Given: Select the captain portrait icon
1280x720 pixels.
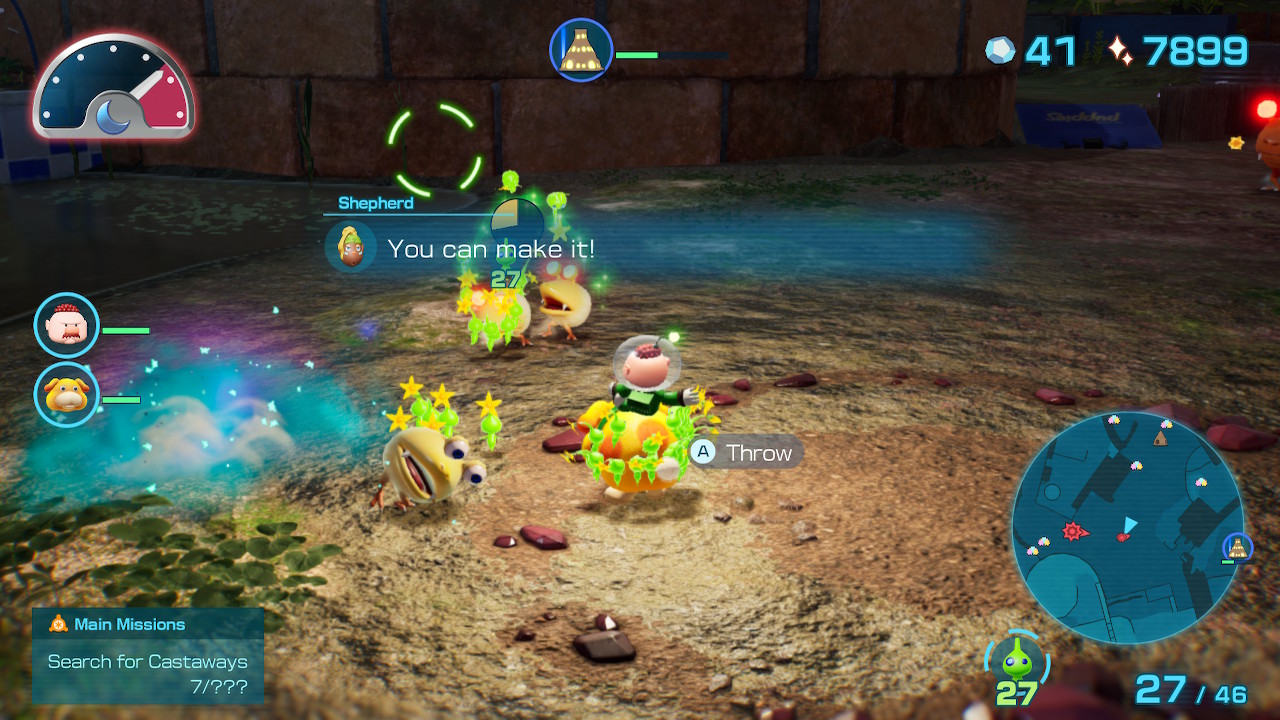Looking at the screenshot, I should click(67, 325).
